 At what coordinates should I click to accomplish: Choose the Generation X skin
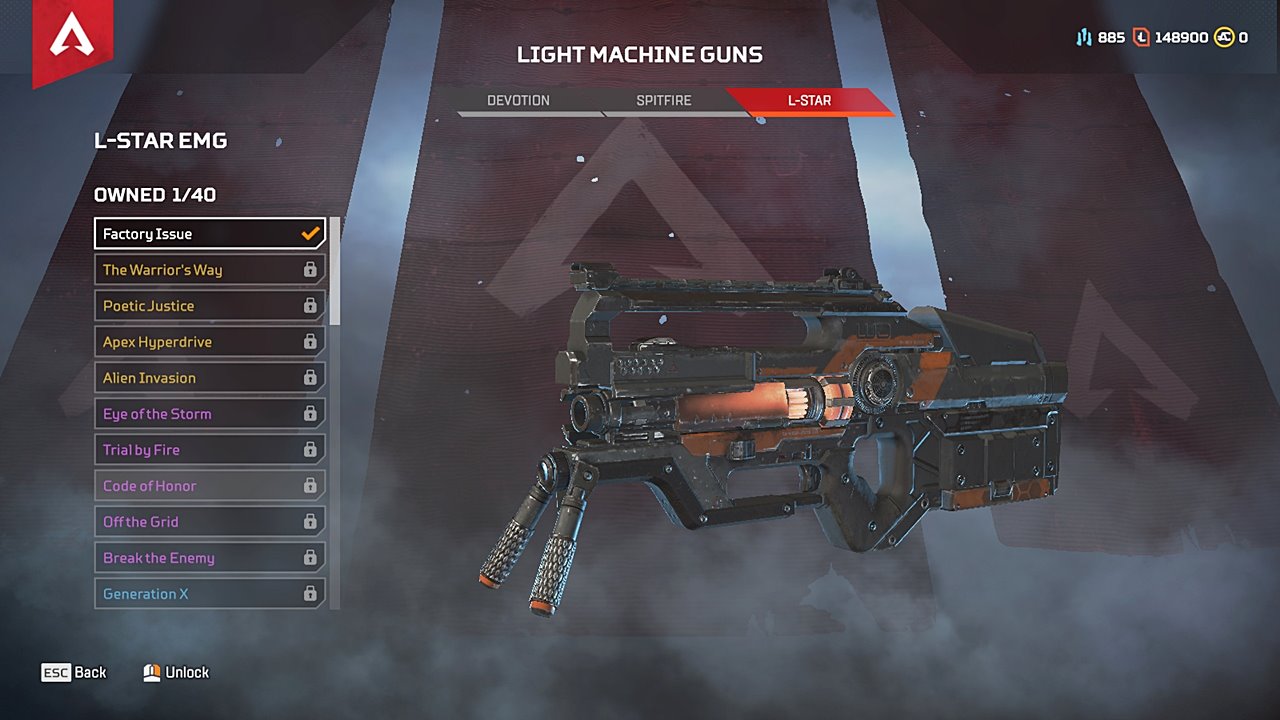[210, 594]
